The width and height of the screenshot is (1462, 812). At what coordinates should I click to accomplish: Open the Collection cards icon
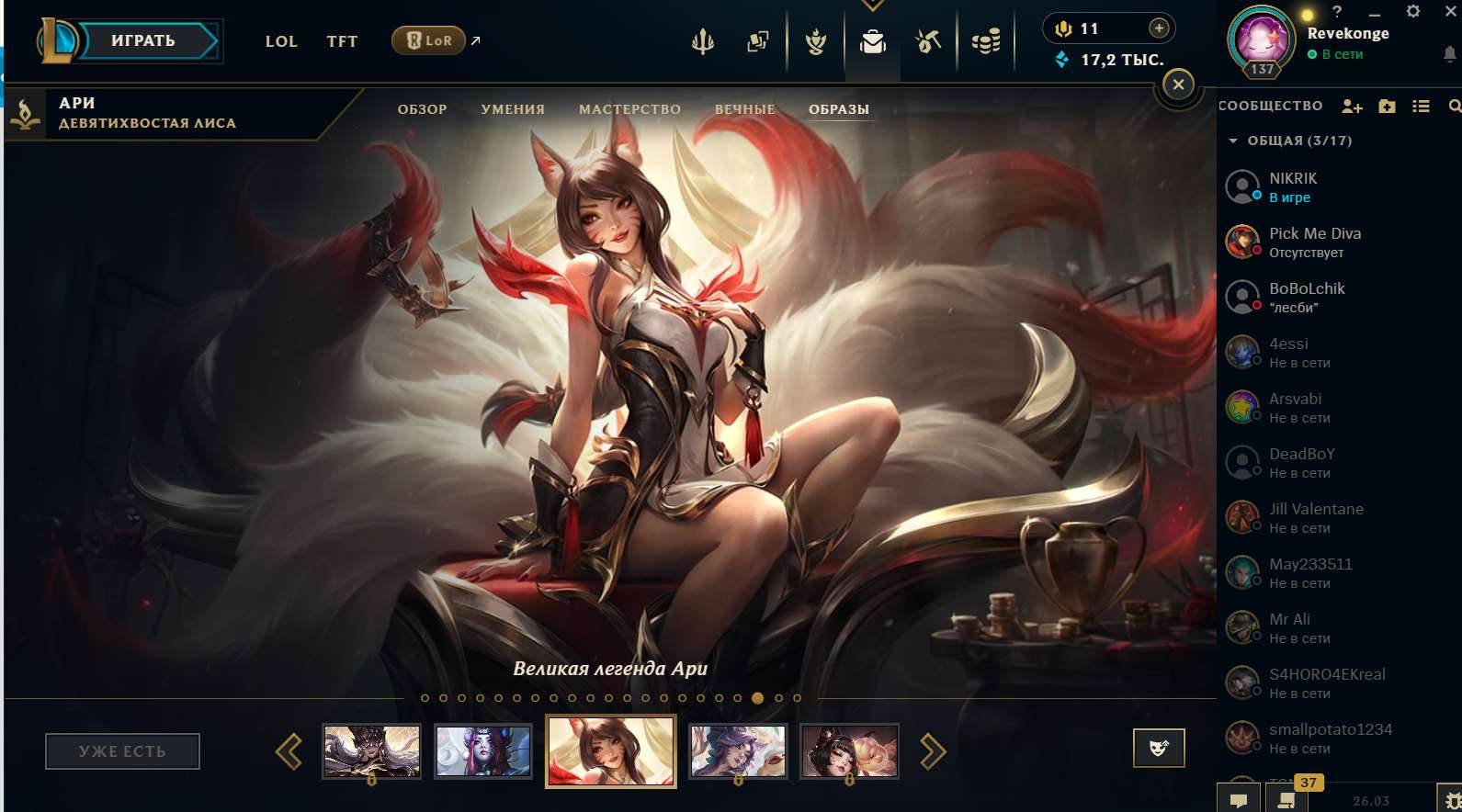(758, 40)
